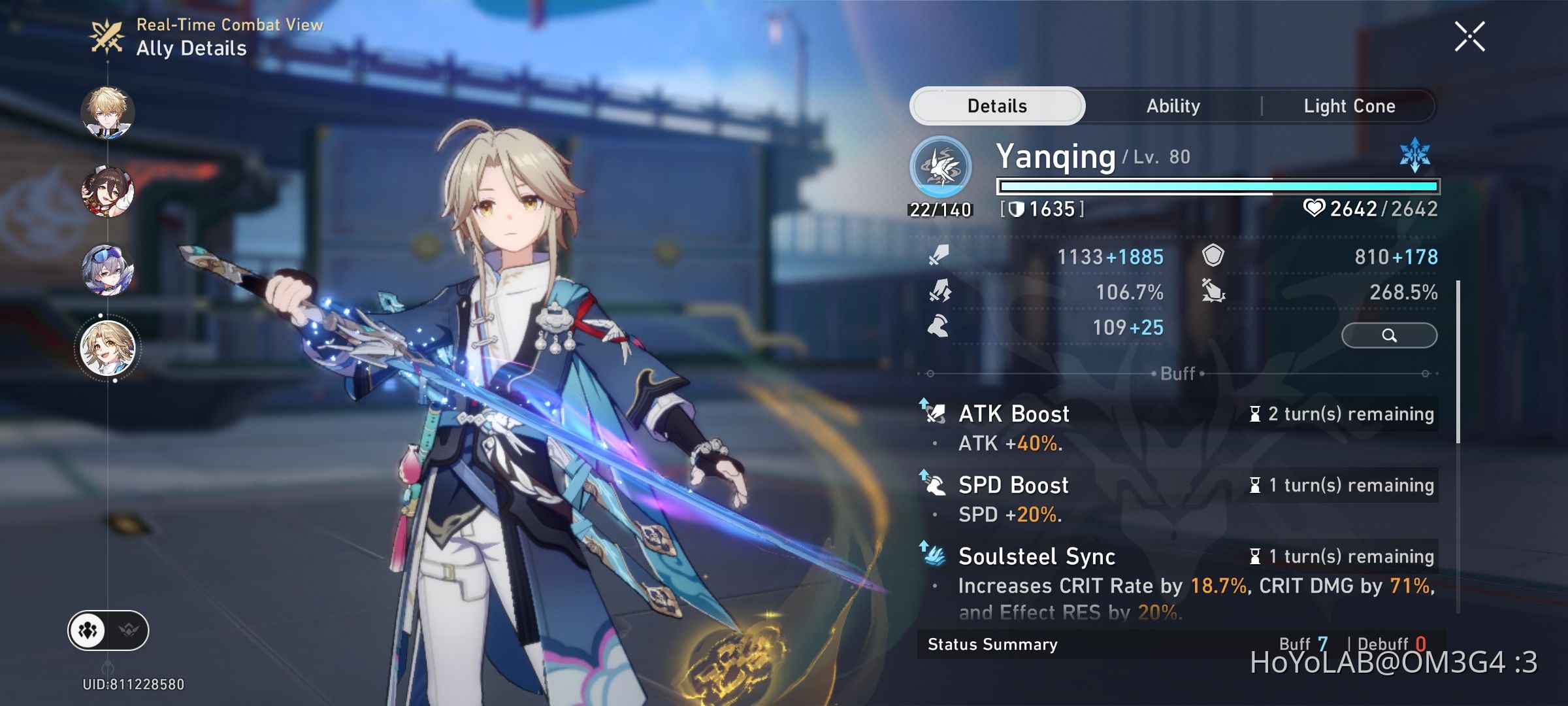
Task: Open the Ability tab
Action: pos(1173,105)
